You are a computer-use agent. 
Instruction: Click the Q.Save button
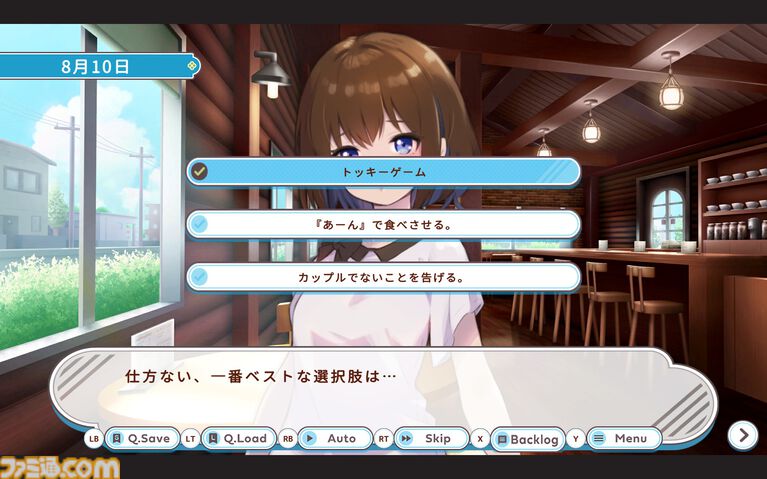141,438
